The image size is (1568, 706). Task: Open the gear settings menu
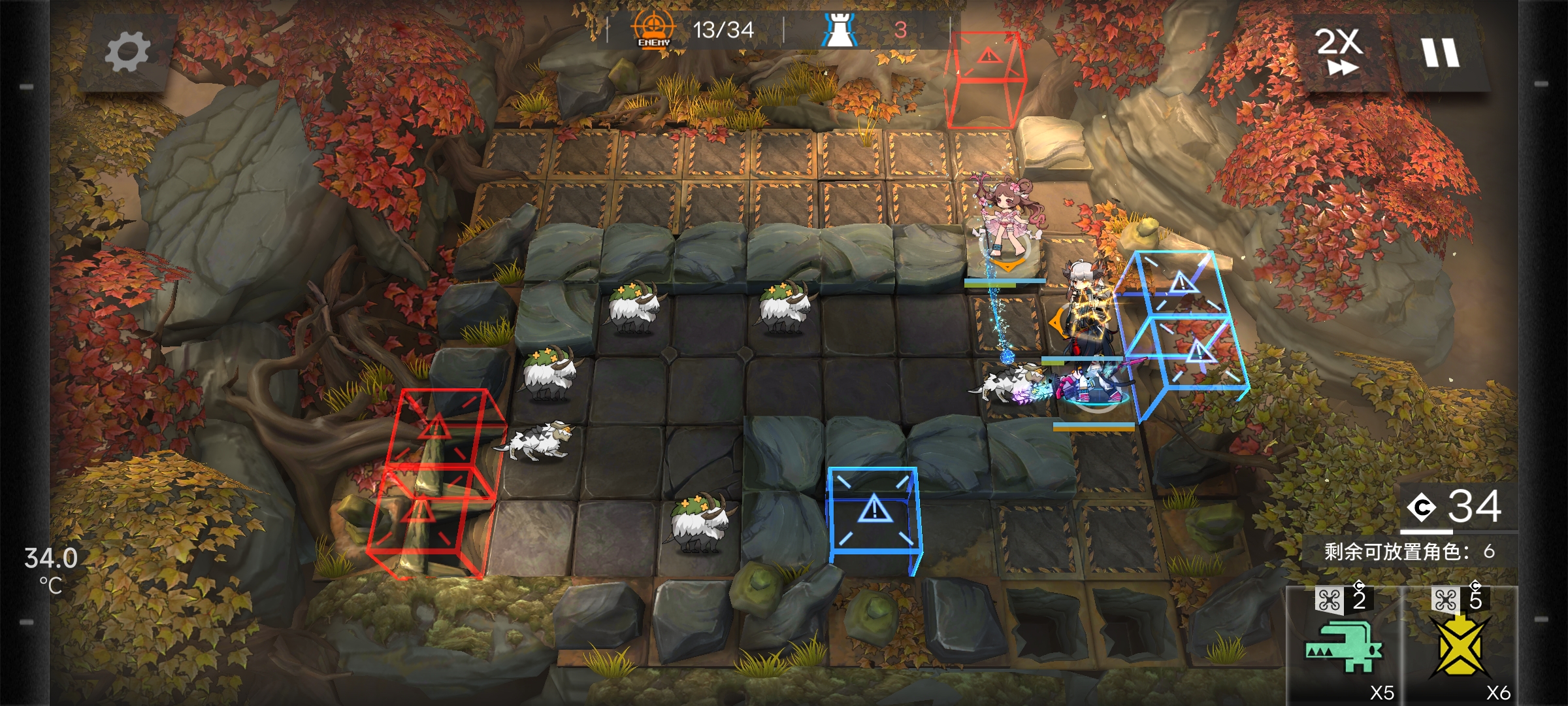pyautogui.click(x=128, y=52)
